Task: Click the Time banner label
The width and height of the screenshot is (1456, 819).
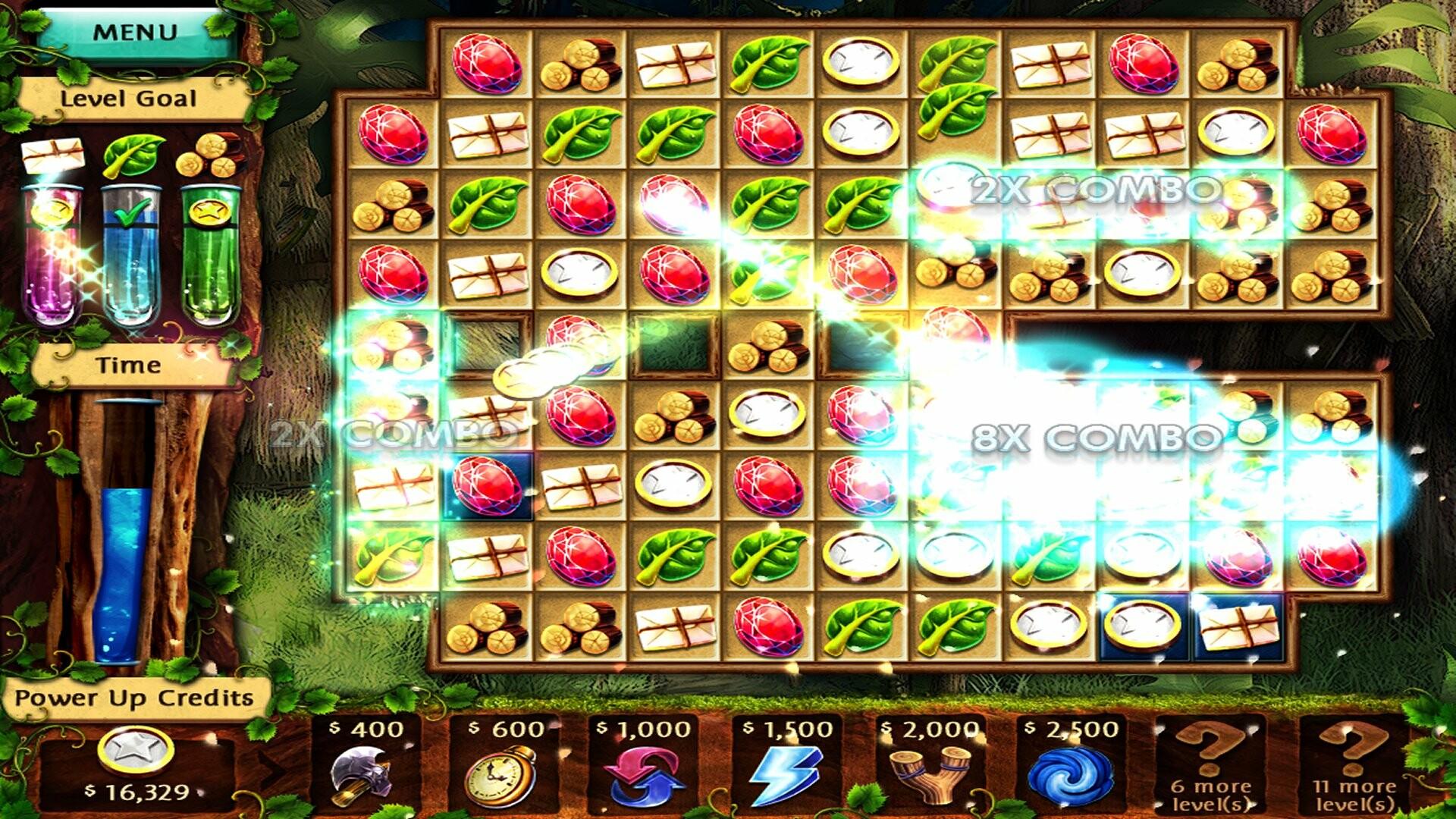Action: (131, 364)
